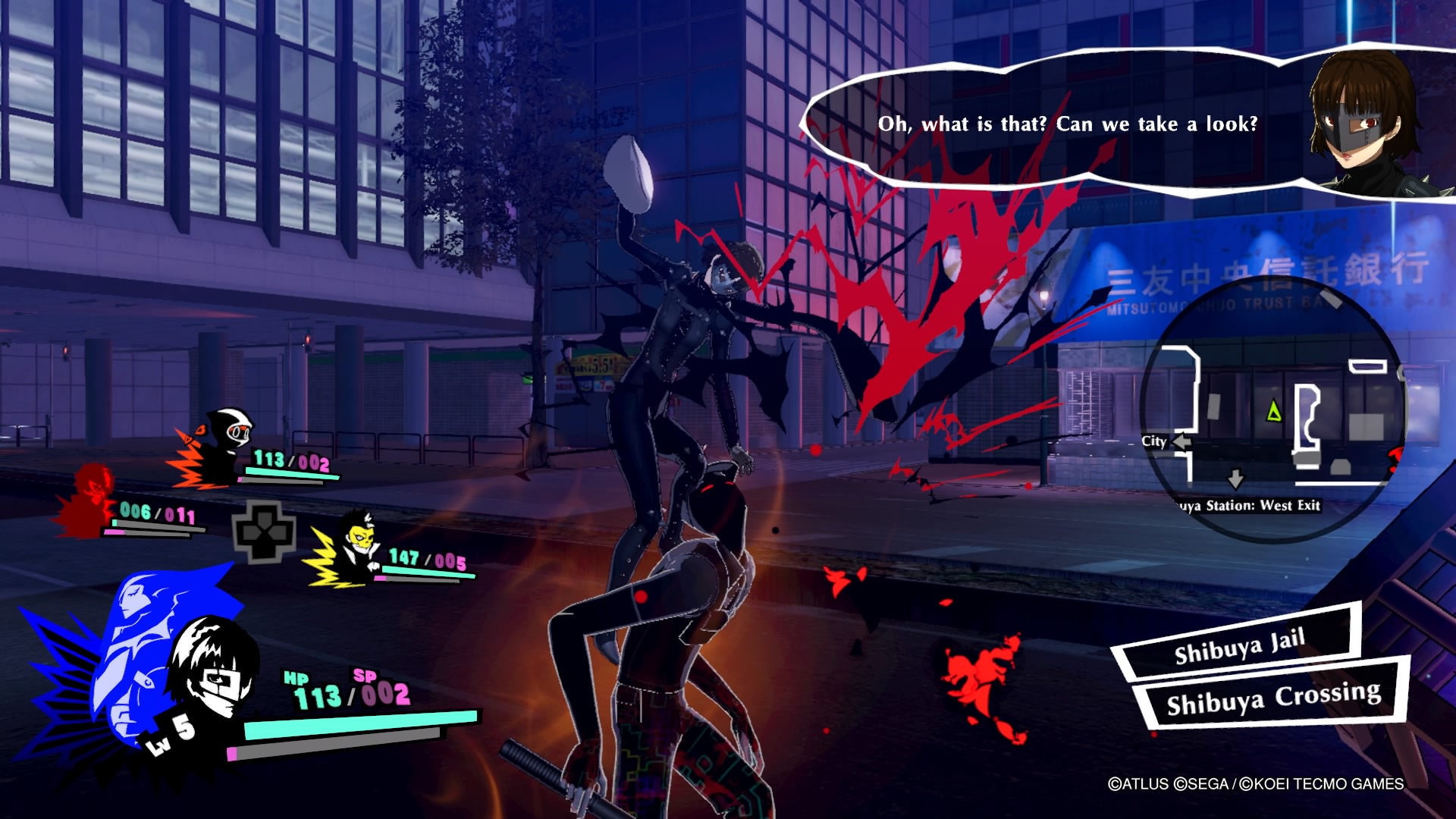The height and width of the screenshot is (819, 1456).
Task: Select Joker's leader portrait
Action: pos(212,667)
